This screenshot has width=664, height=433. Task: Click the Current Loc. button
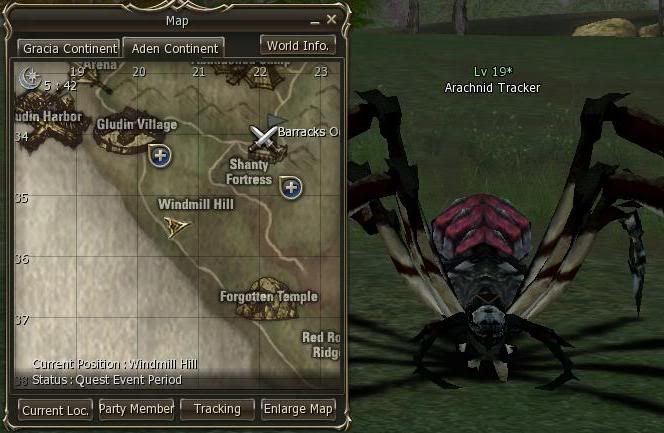coord(56,409)
